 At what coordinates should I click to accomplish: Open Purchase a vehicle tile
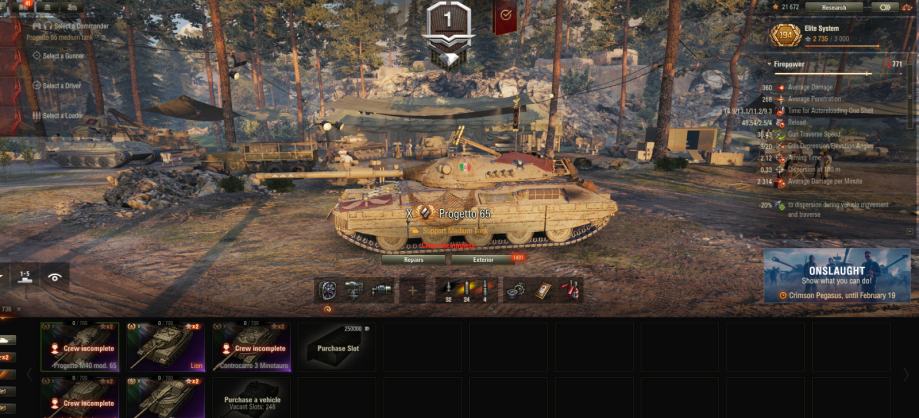[x=251, y=398]
